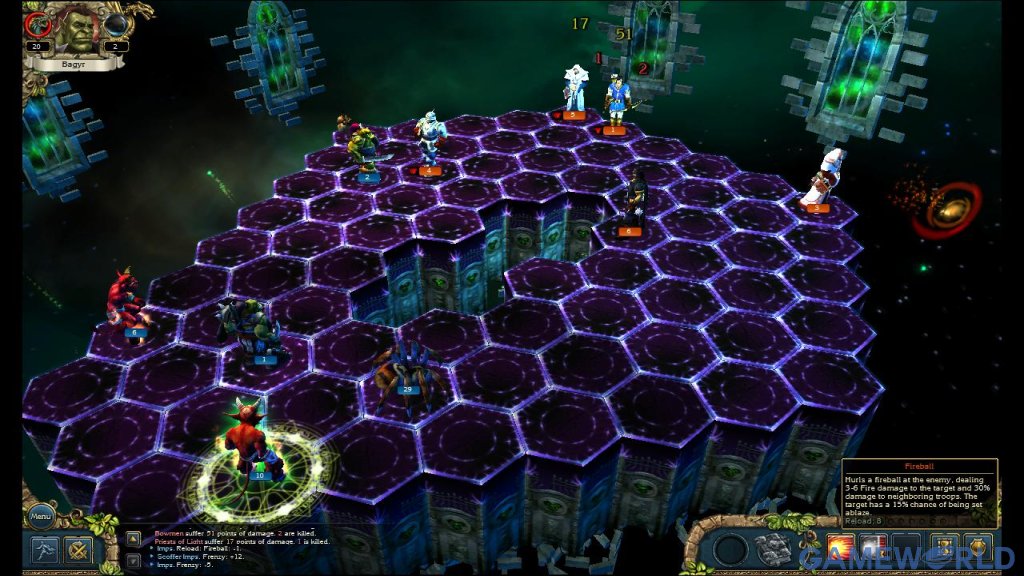Activate the Fireball ability icon
1024x576 pixels.
tap(840, 549)
